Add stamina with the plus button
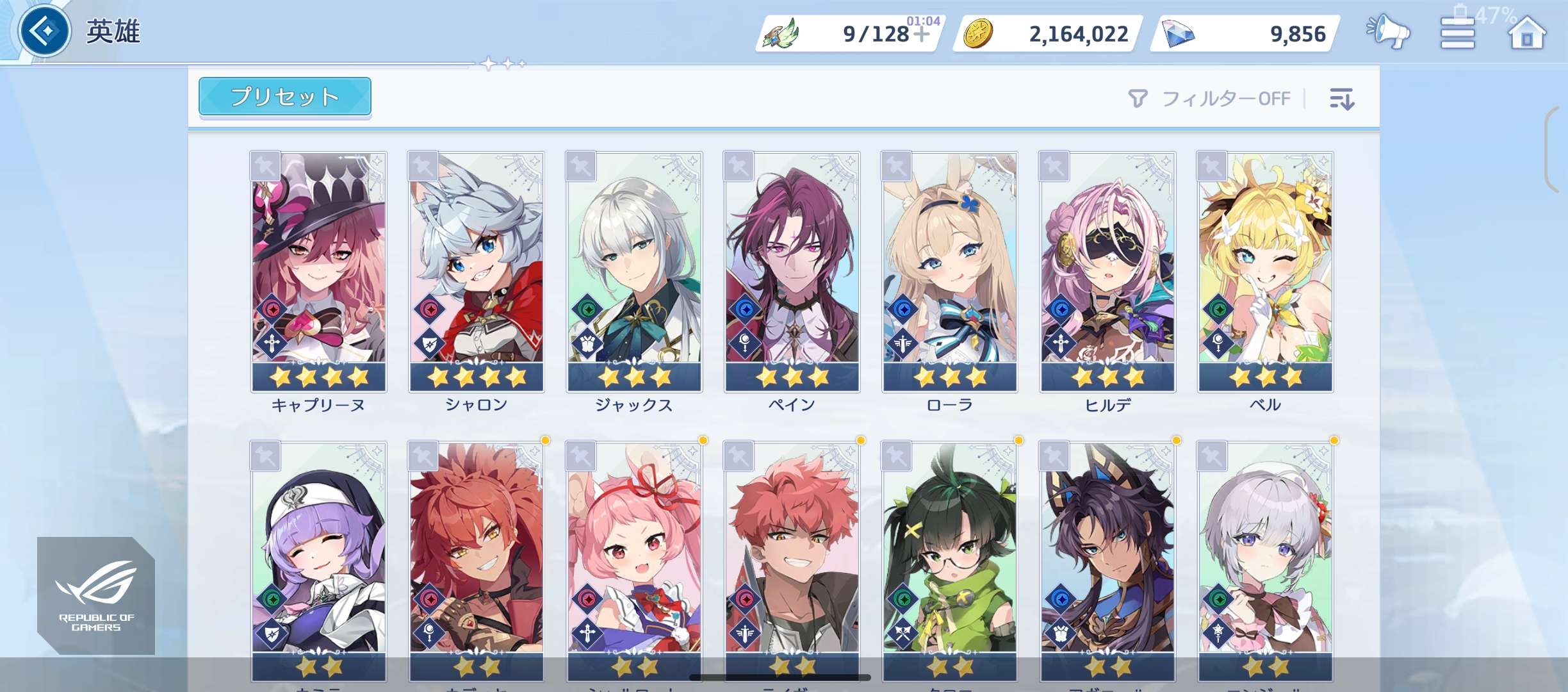The width and height of the screenshot is (1568, 692). (x=921, y=34)
